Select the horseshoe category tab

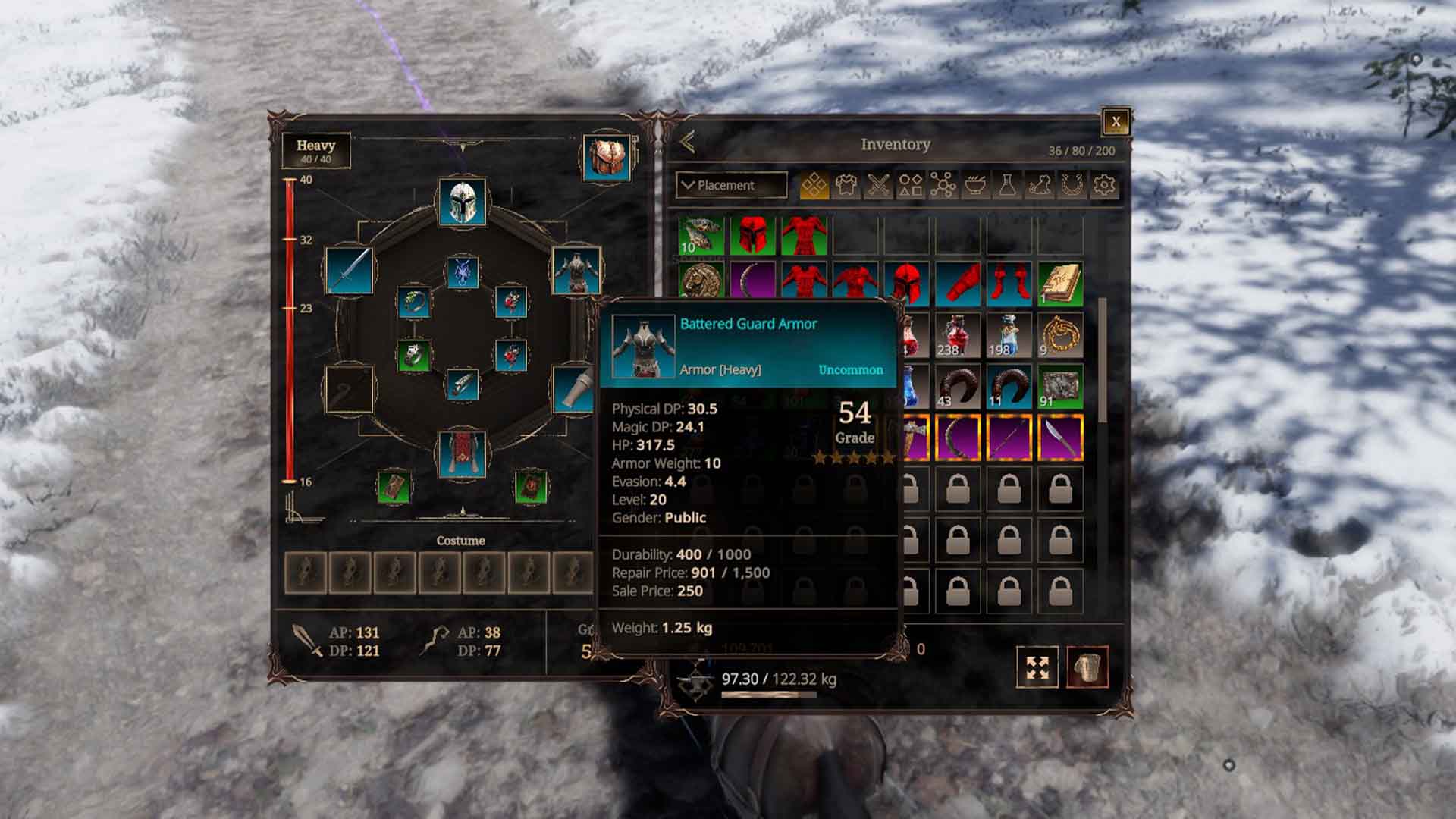[1071, 185]
